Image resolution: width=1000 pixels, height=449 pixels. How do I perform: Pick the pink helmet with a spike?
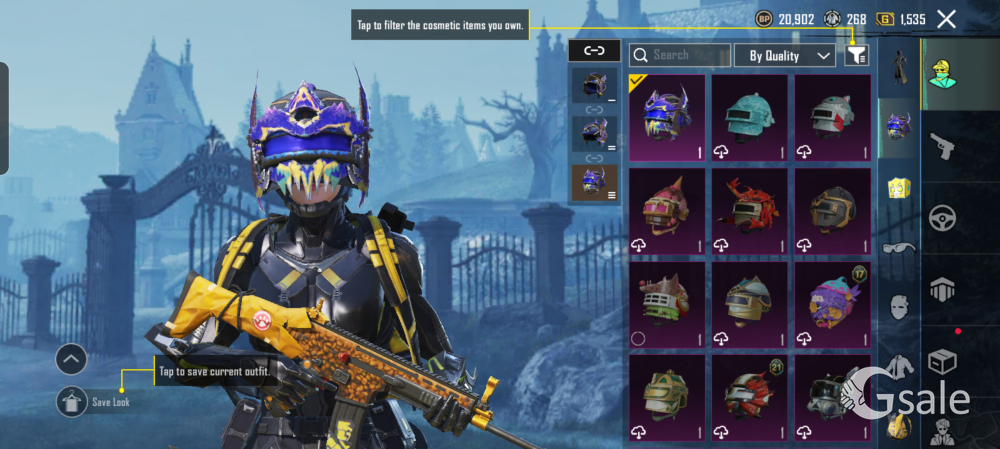[x=667, y=210]
